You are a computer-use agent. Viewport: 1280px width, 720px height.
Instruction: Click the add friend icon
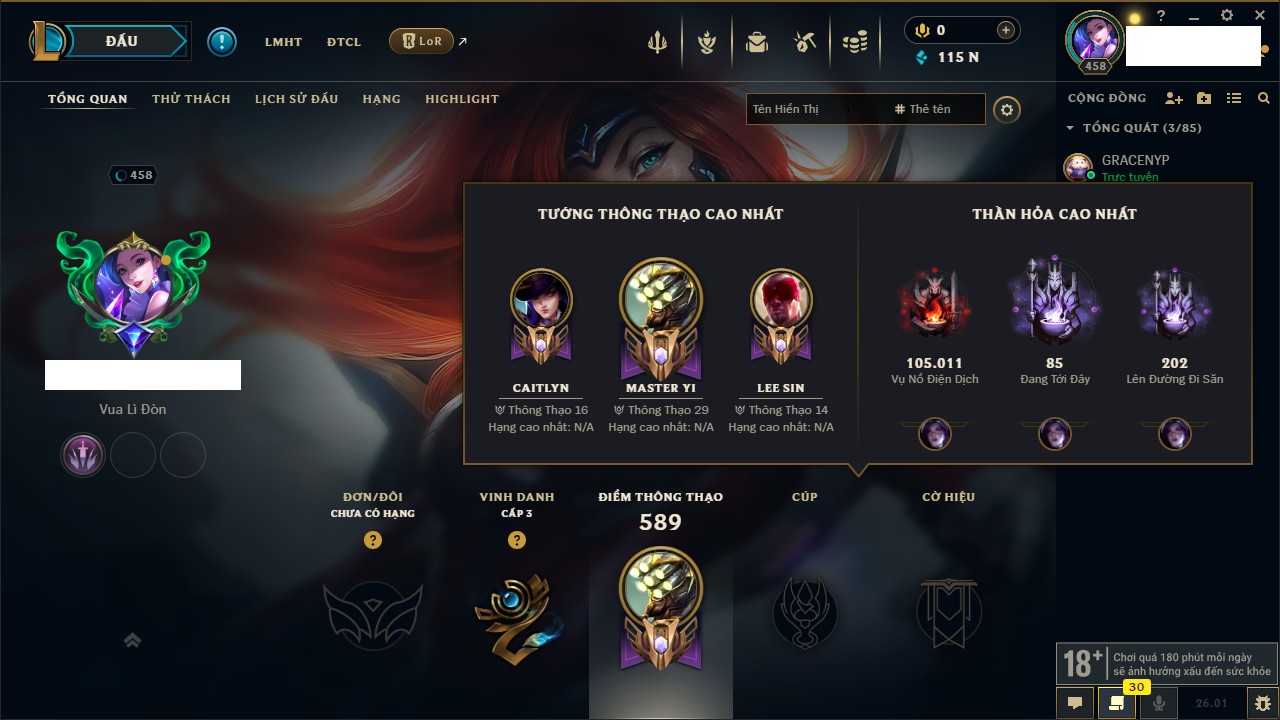tap(1174, 98)
